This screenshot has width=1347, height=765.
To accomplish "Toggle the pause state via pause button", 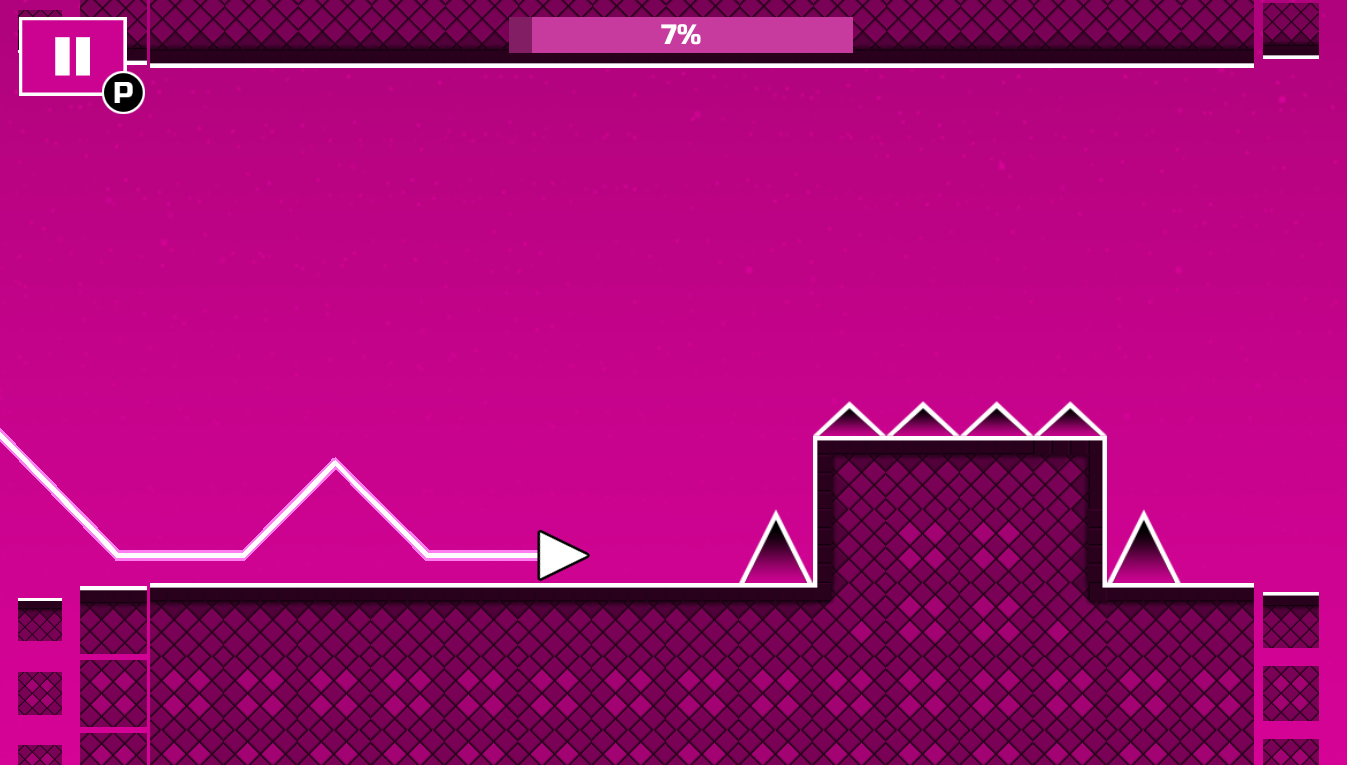I will 71,56.
